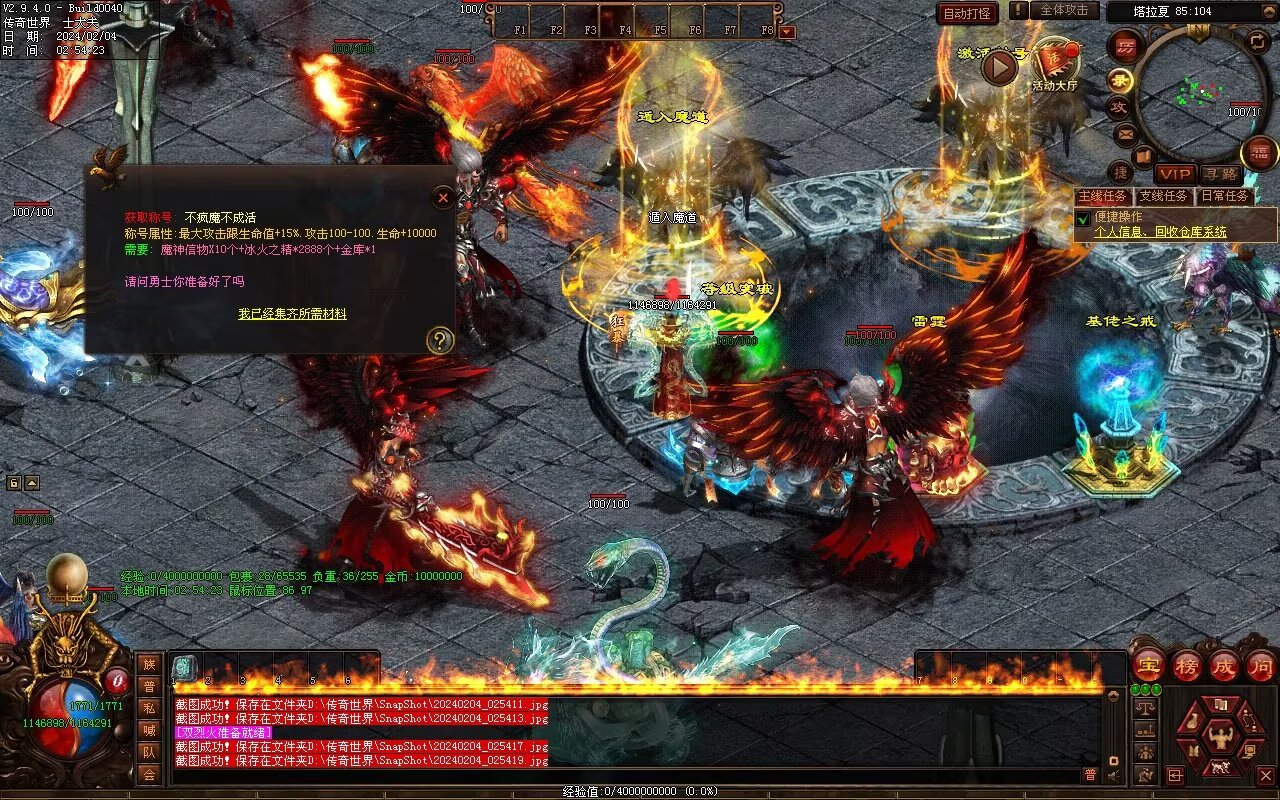Select the 全体攻击 attack mode button
The width and height of the screenshot is (1280, 800).
tap(1063, 10)
